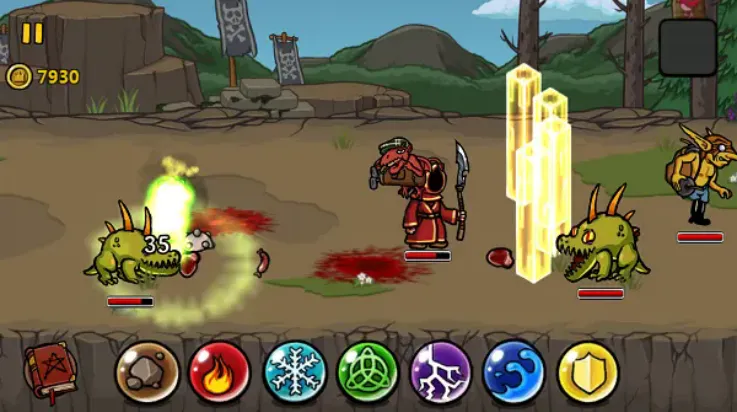Trigger the purple lightning spell
This screenshot has height=412, width=737.
(x=440, y=372)
